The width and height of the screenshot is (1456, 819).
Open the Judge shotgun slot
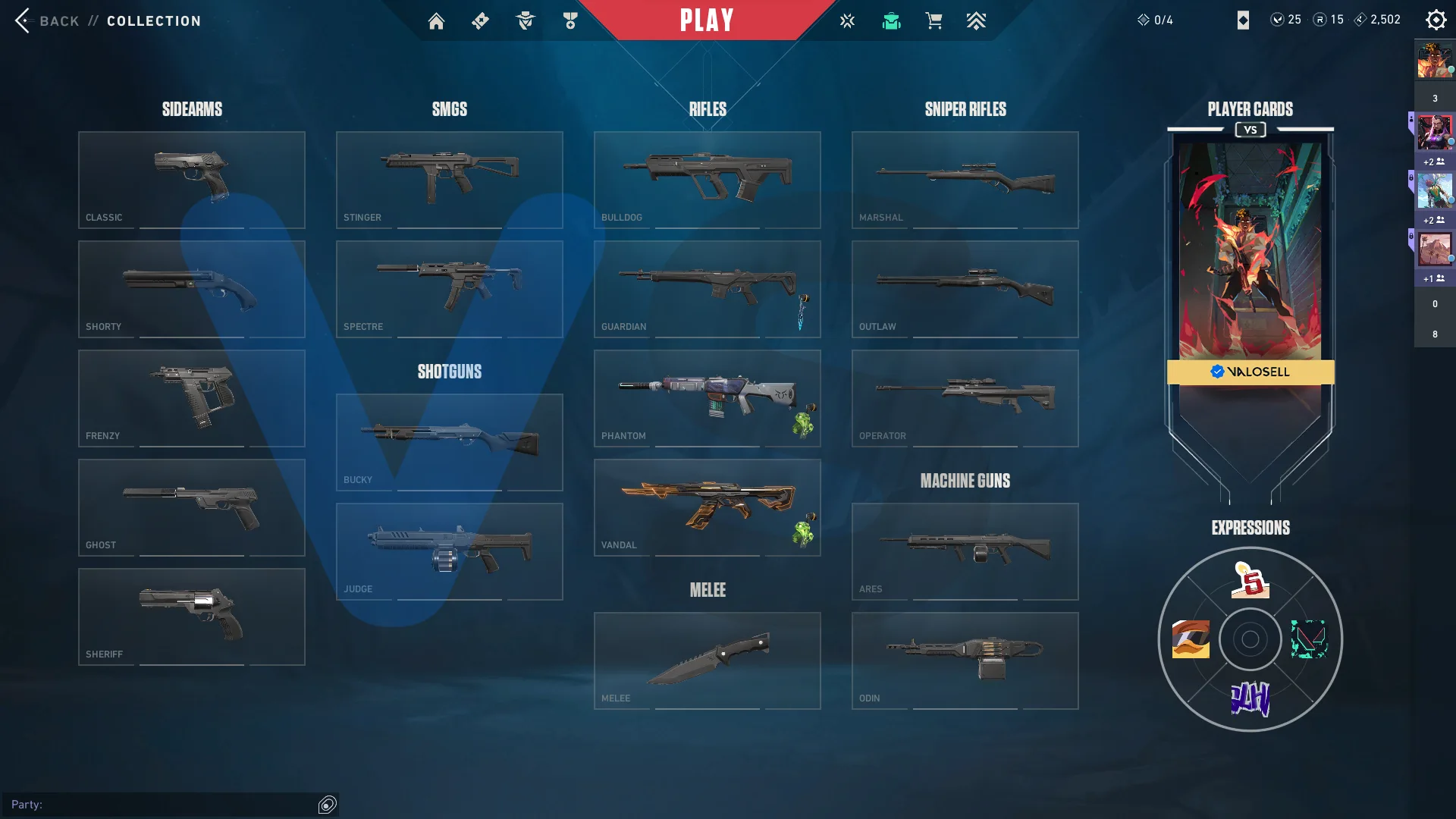pos(450,551)
